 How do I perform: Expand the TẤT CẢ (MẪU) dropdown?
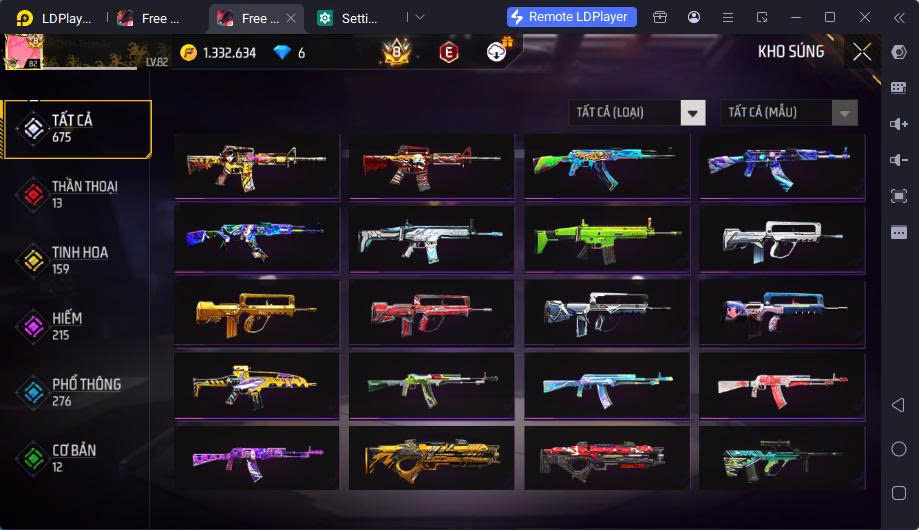click(789, 112)
